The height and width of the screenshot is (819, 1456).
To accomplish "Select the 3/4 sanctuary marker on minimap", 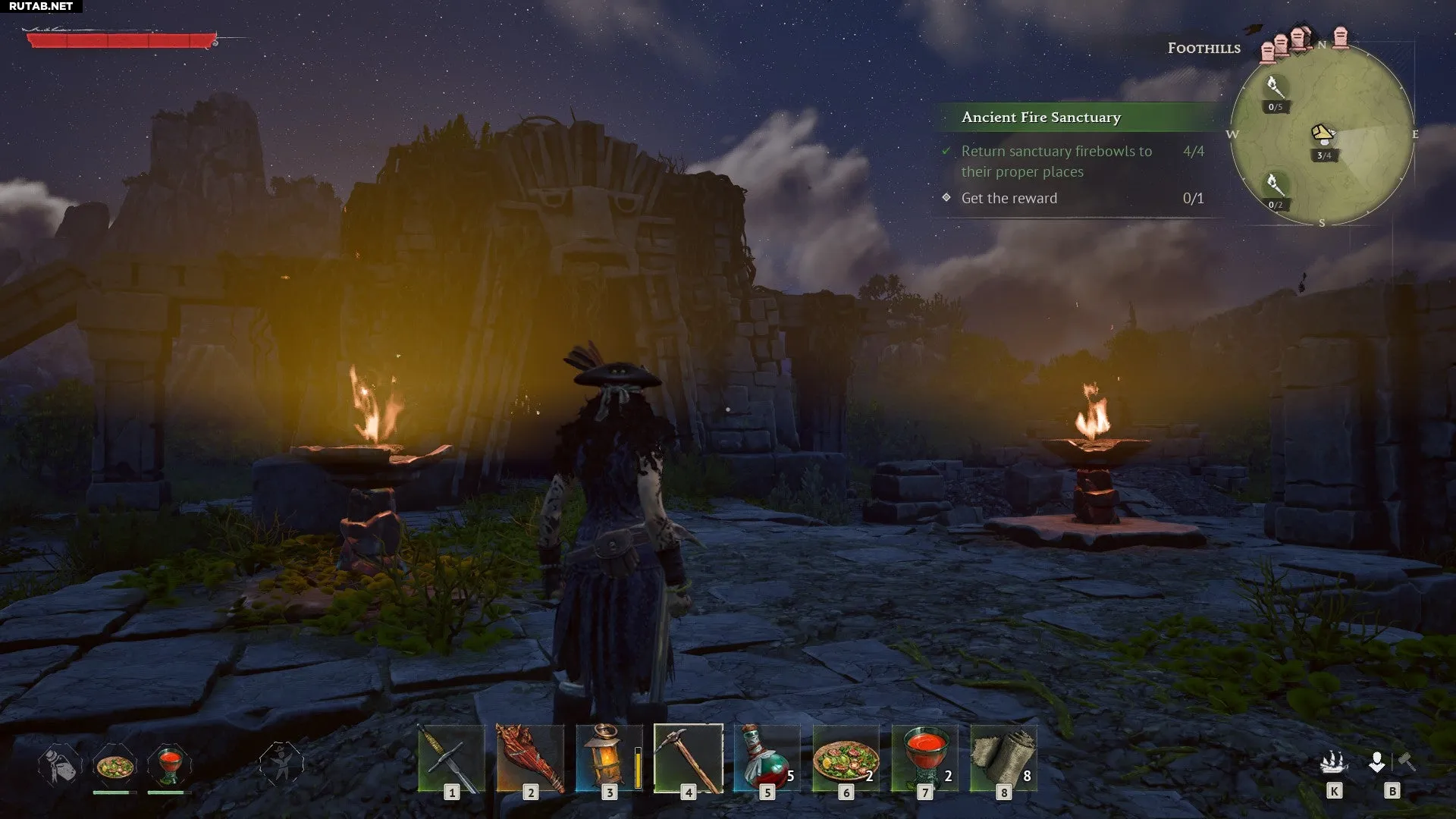I will coord(1323,136).
